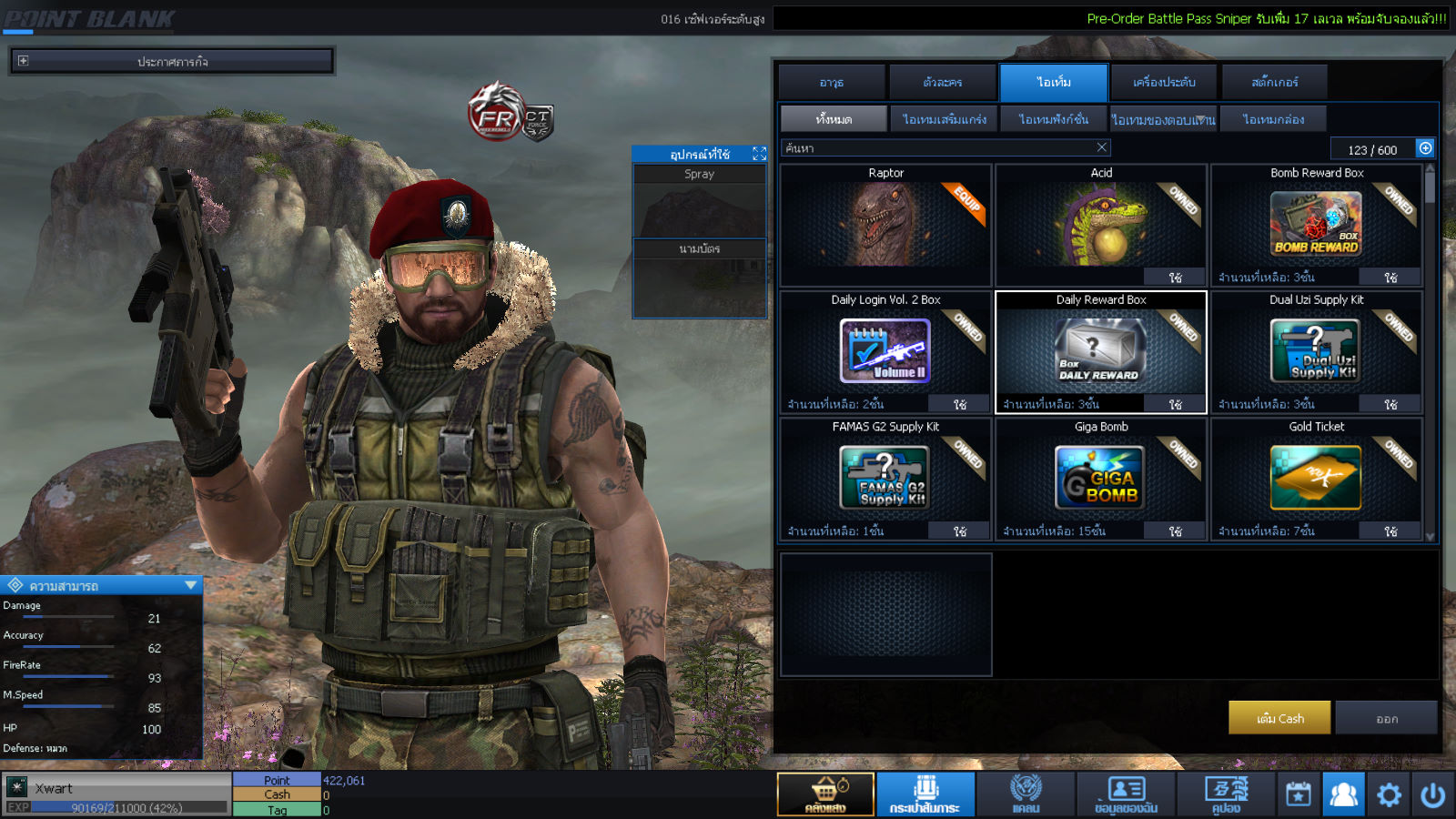The width and height of the screenshot is (1456, 819).
Task: Collapse the abilities stats panel arrow
Action: pos(190,585)
